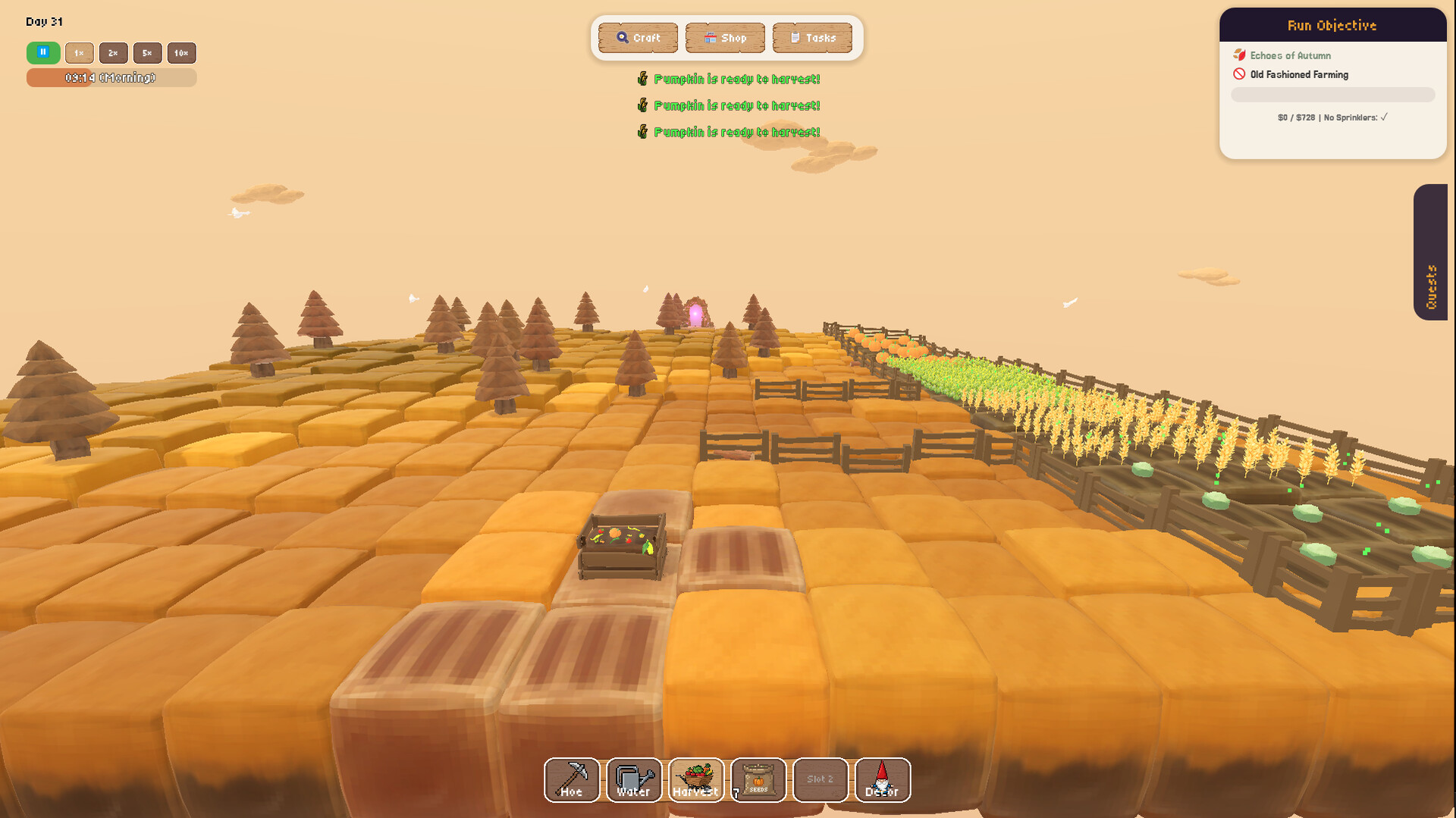The image size is (1456, 818).
Task: Equip the pumpkin Seeds bag
Action: point(758,779)
